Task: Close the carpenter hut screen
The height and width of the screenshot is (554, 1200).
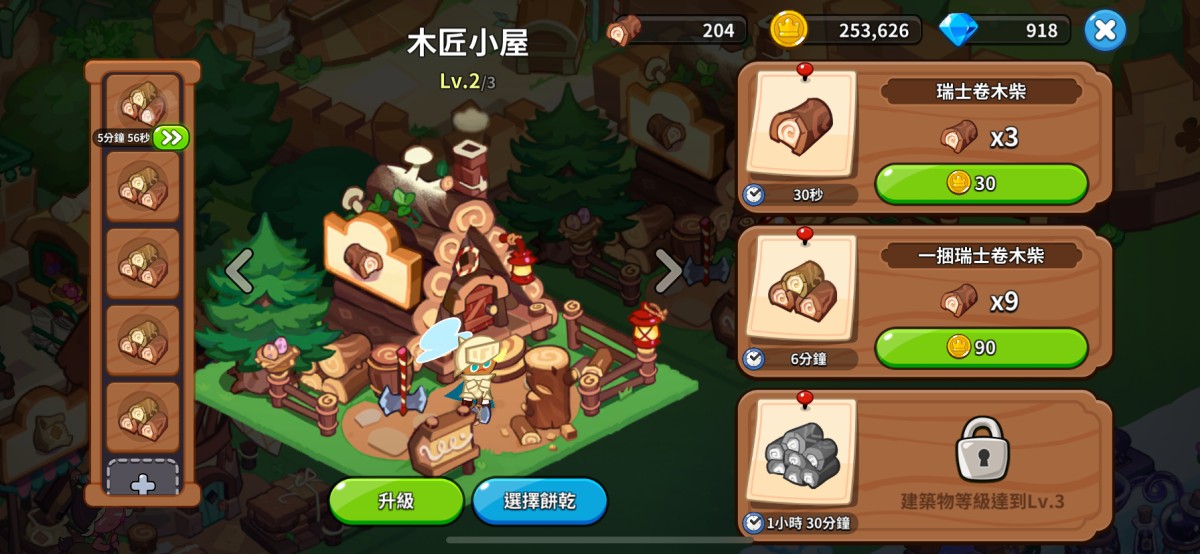Action: [1104, 30]
